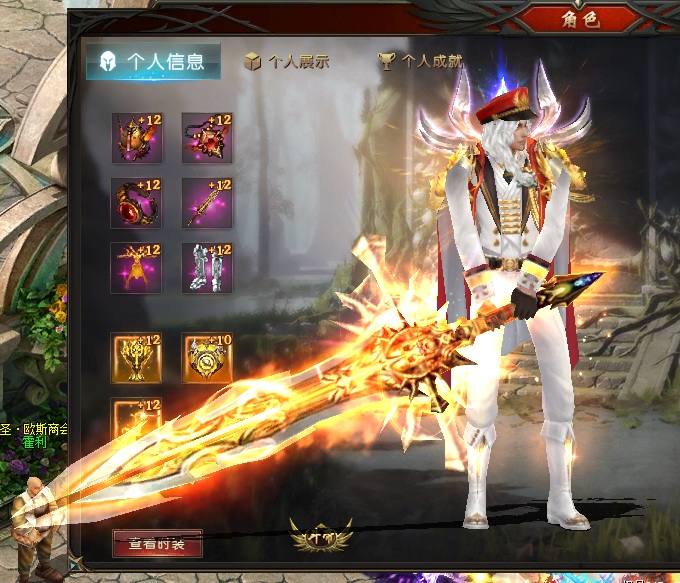
Task: Select the +12 red gem necklace slot
Action: [207, 138]
